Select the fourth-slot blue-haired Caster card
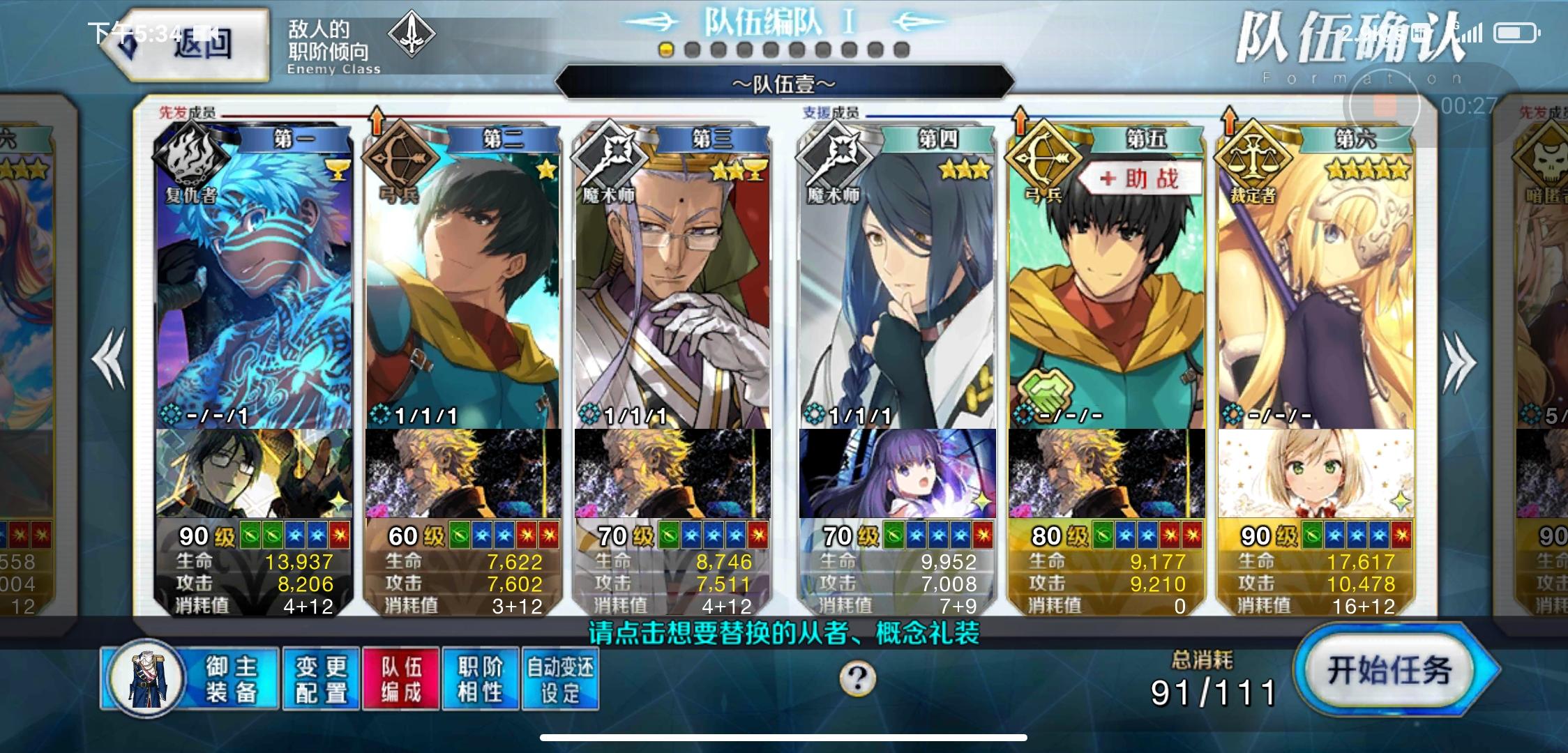Image resolution: width=1568 pixels, height=753 pixels. click(x=897, y=279)
